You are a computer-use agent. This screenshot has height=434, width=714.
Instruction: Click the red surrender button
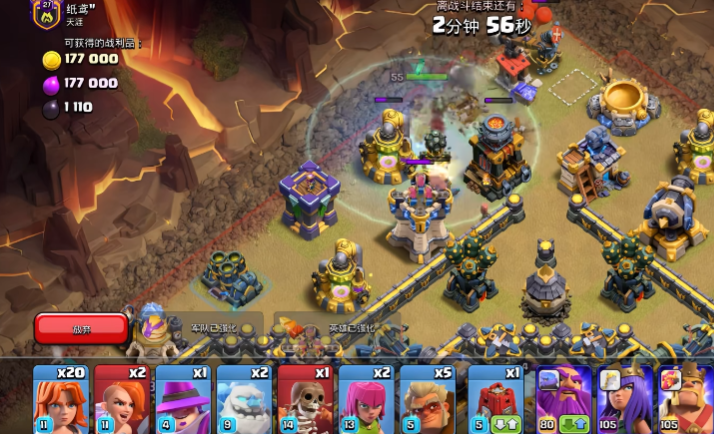[81, 328]
